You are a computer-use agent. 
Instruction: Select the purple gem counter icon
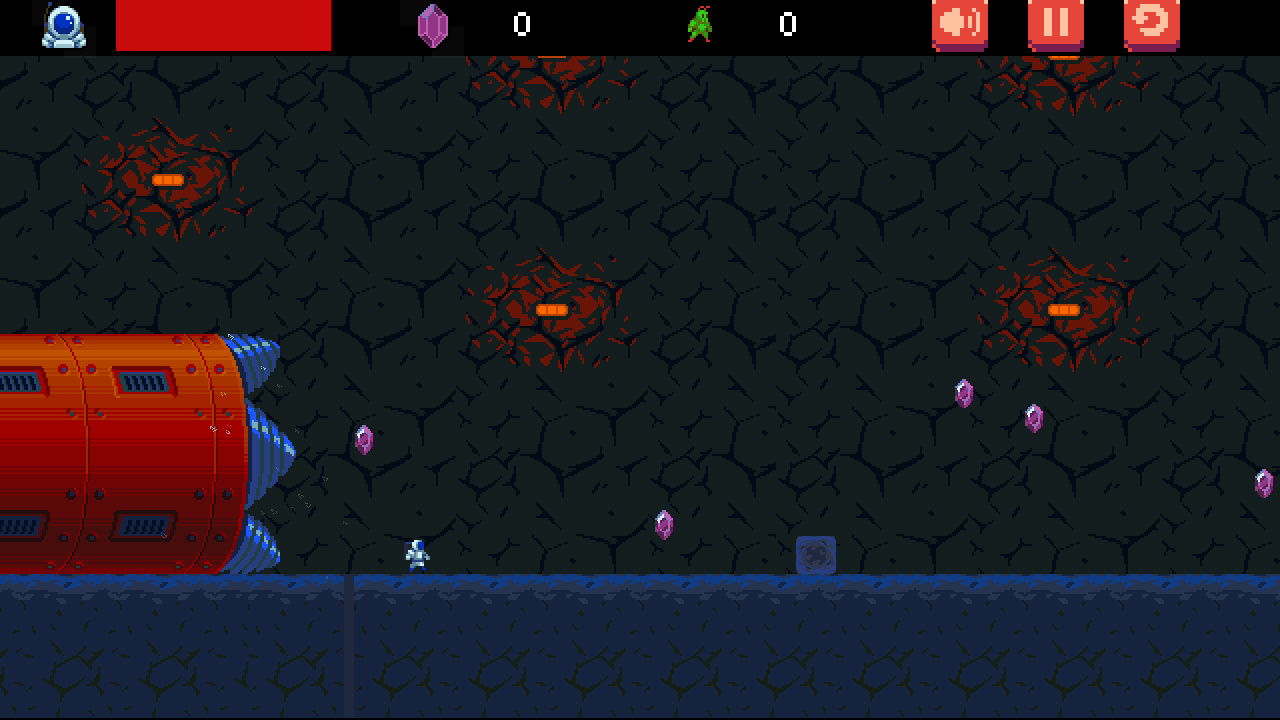432,24
